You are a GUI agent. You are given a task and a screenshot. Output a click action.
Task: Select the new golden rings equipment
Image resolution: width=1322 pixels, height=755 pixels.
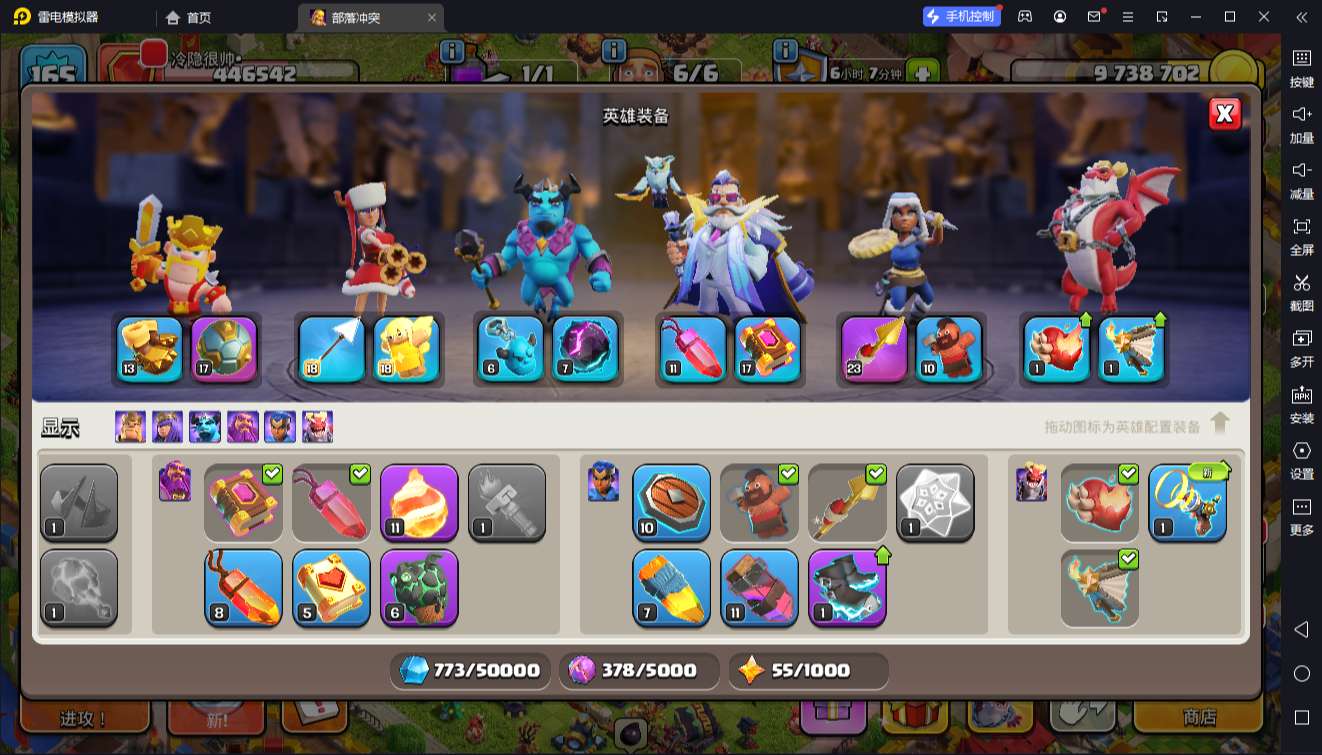tap(1187, 503)
